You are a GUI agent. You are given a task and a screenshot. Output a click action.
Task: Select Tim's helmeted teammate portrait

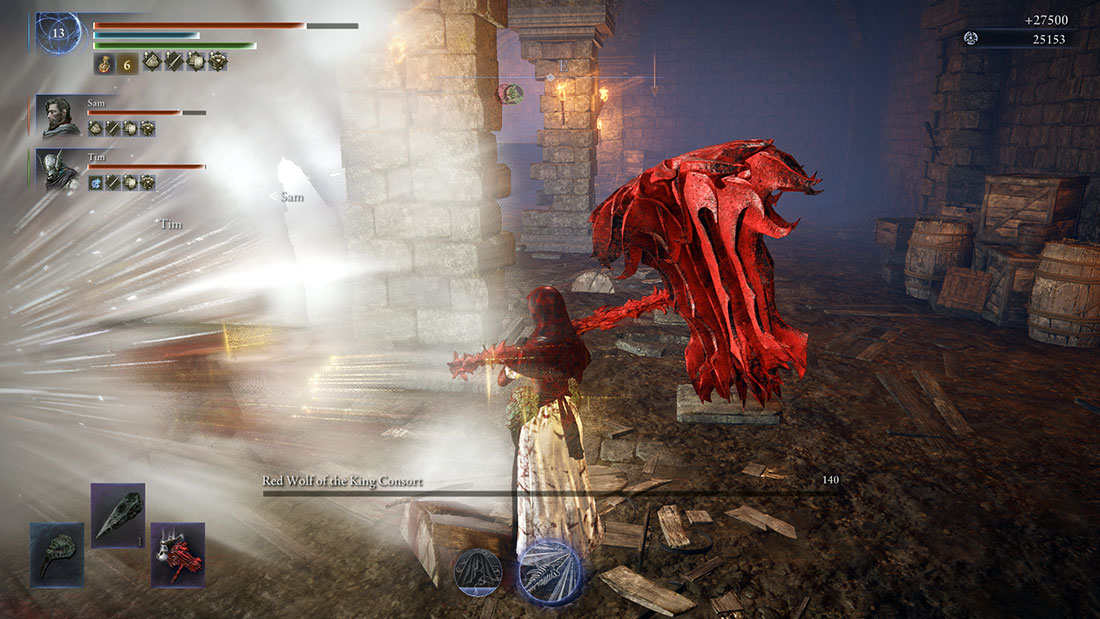(59, 169)
